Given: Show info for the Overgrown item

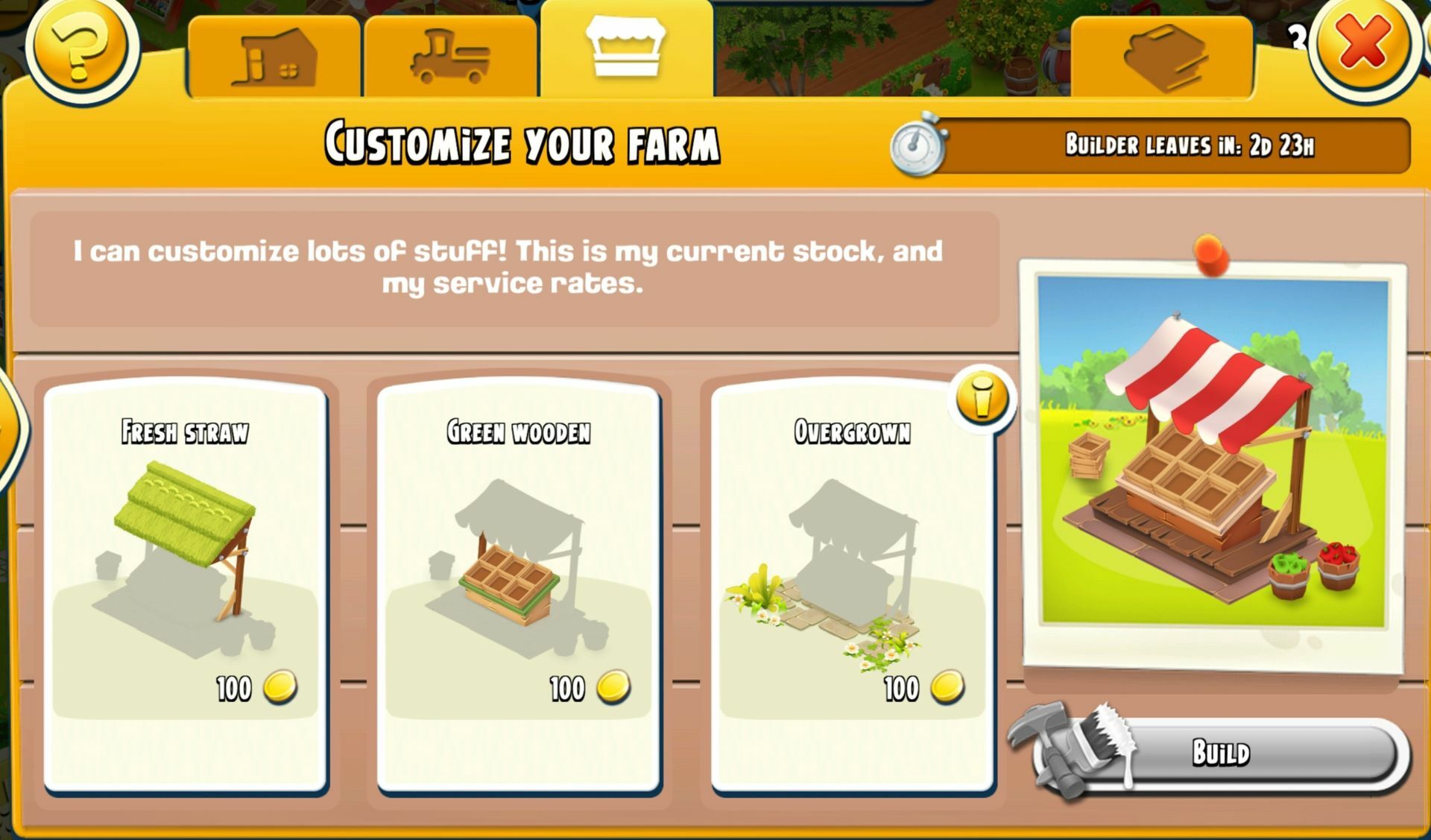Looking at the screenshot, I should (x=982, y=398).
